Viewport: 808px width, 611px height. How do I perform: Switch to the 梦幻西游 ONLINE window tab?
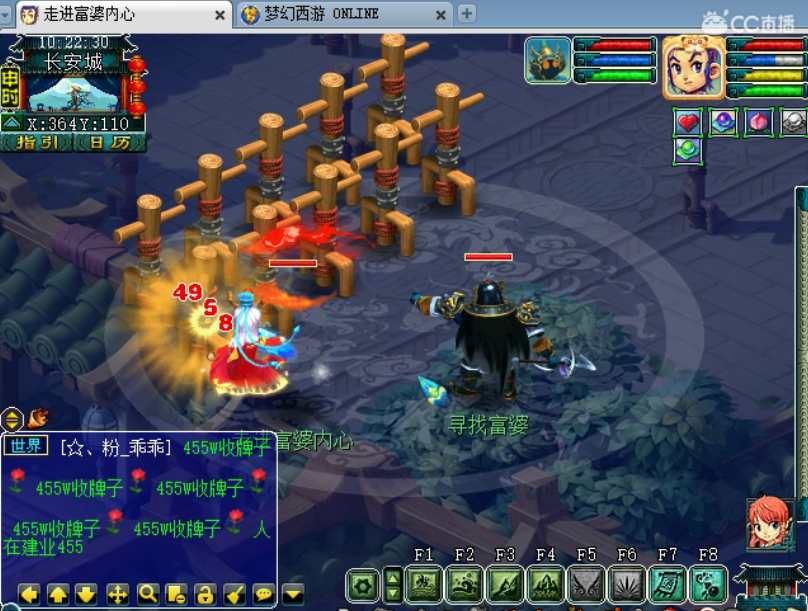[342, 14]
